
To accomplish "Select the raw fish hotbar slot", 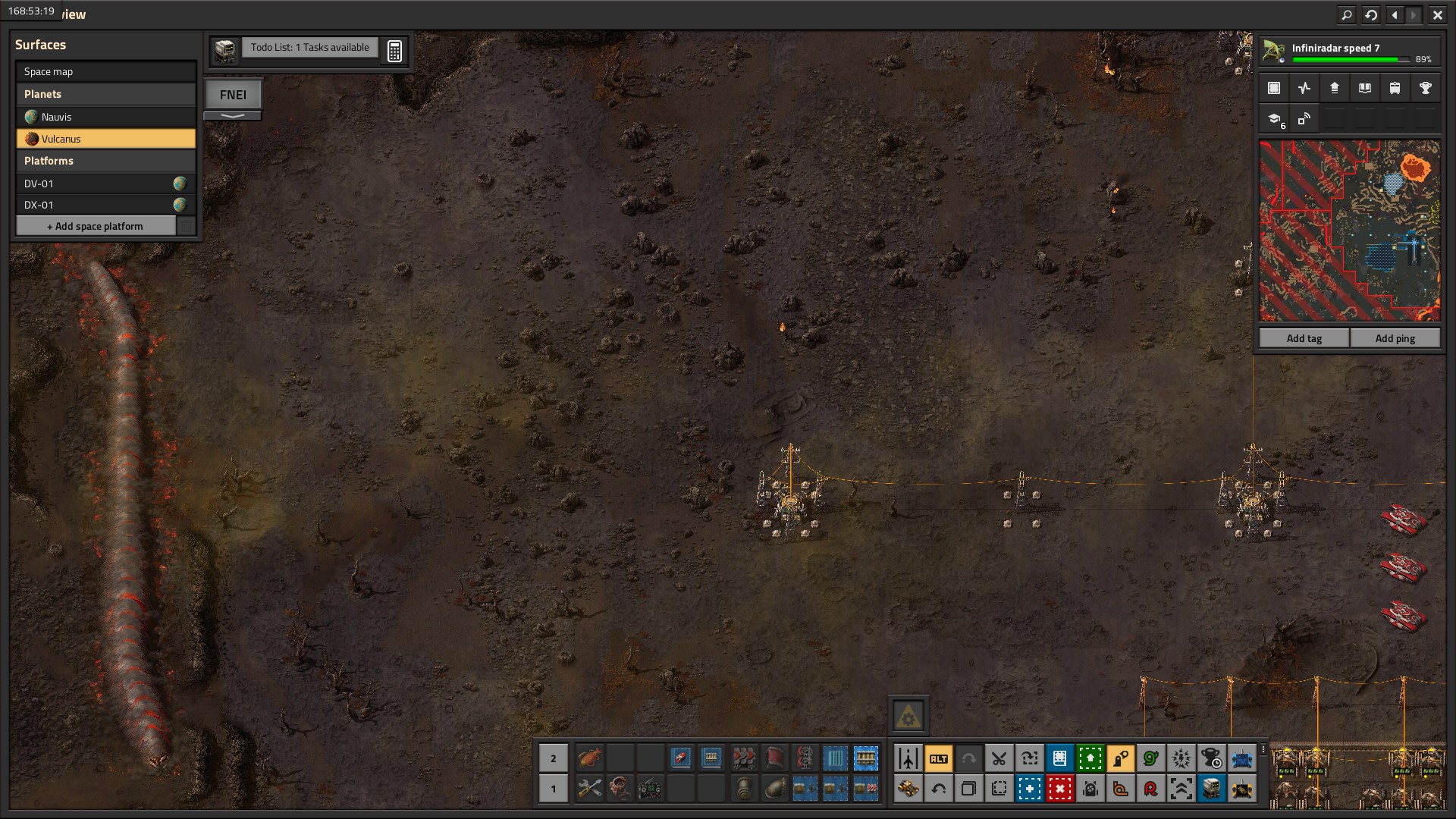I will pyautogui.click(x=589, y=758).
